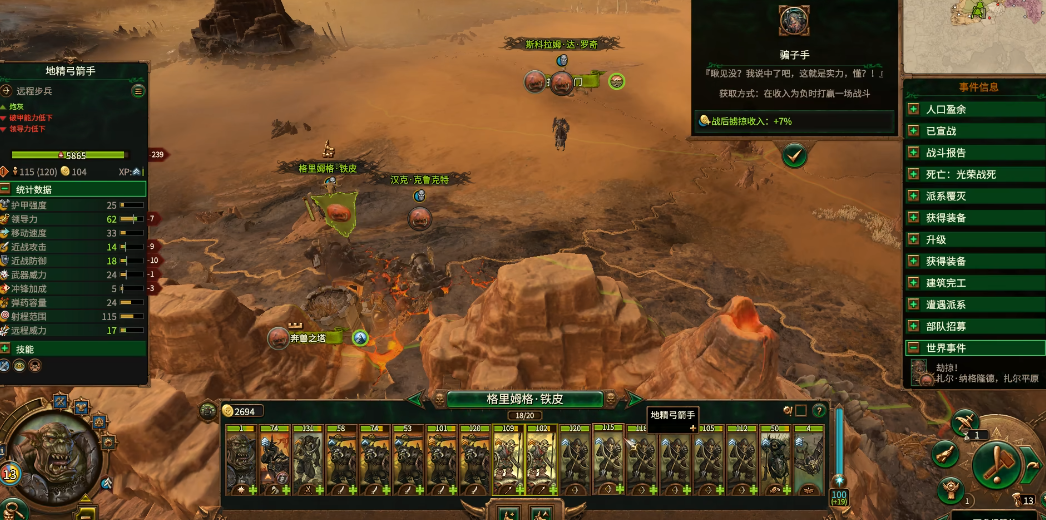Open the help question mark in army panel
This screenshot has width=1046, height=520.
click(819, 410)
